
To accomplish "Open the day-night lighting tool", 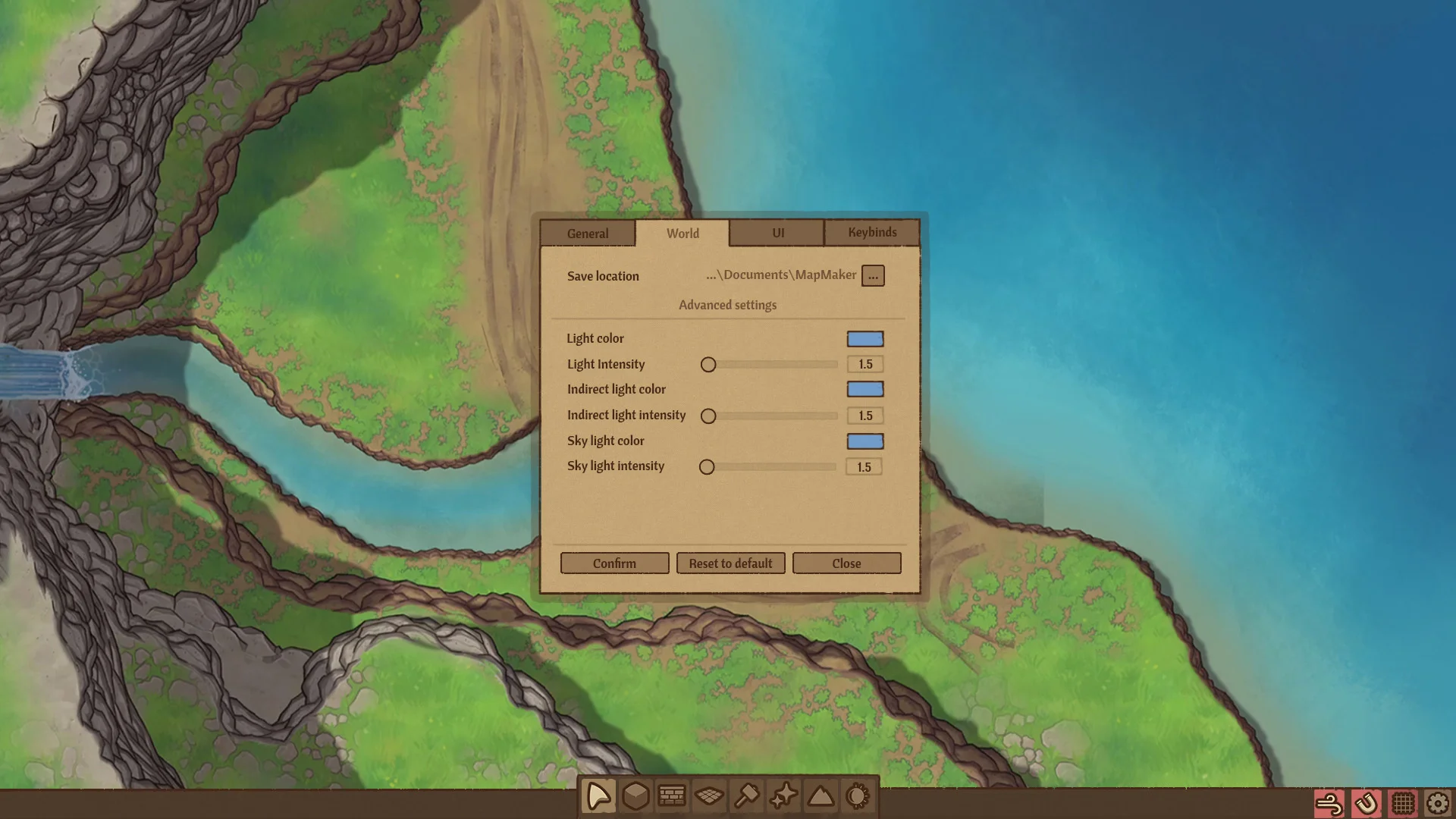I will pyautogui.click(x=858, y=795).
